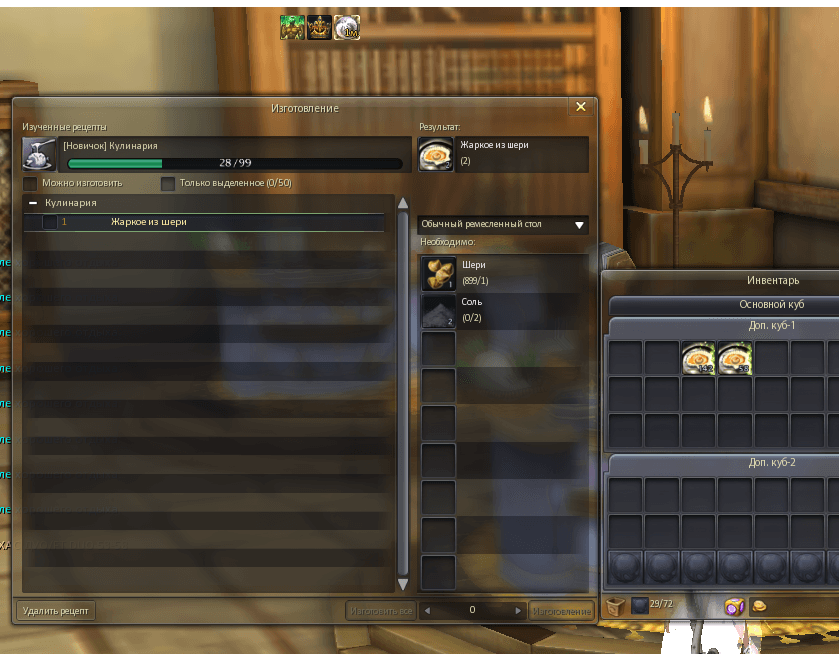Click the 'Изготовление' craft button
Screen dimensions: 839x654
click(x=559, y=610)
